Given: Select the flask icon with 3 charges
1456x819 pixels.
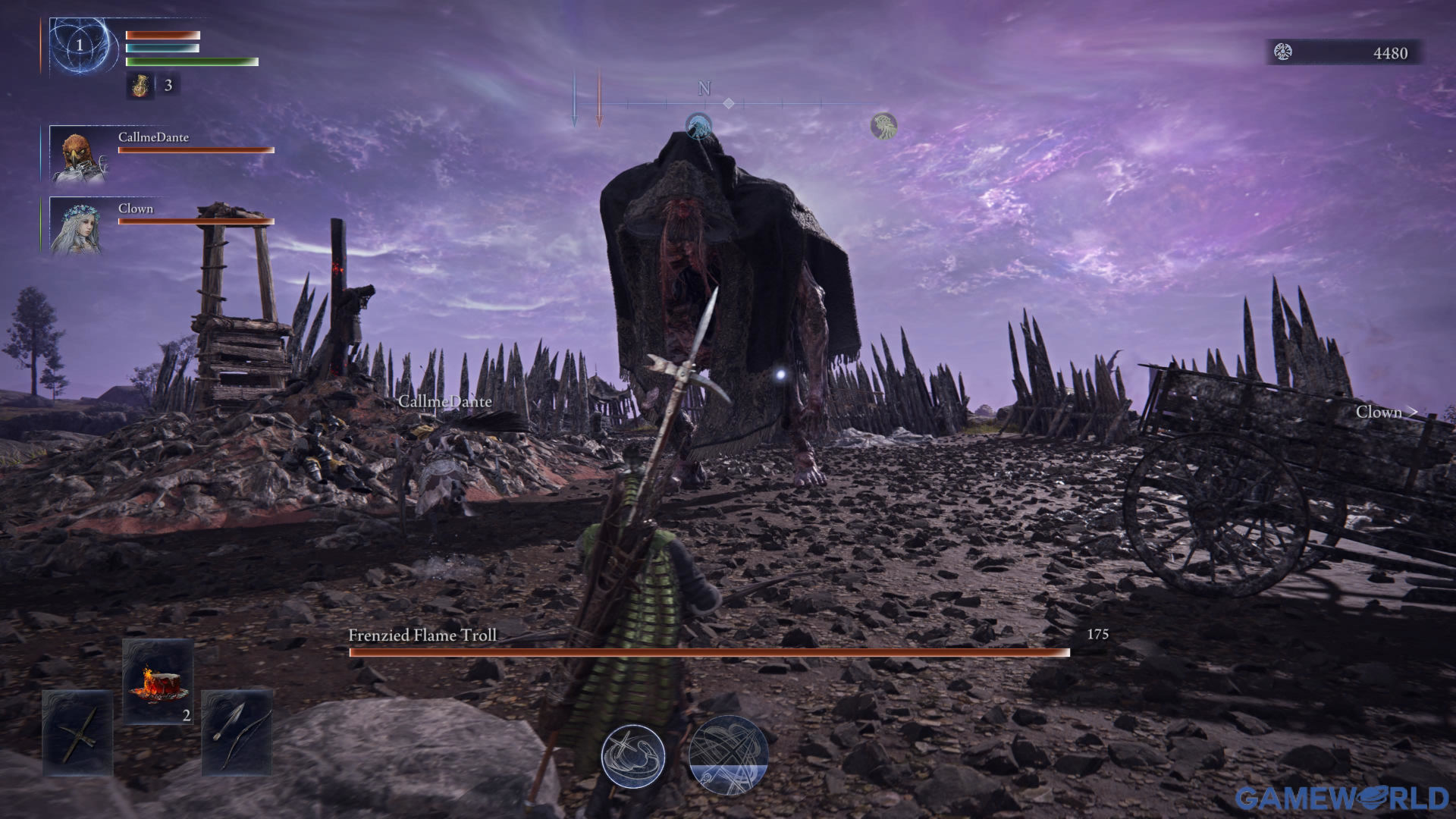Looking at the screenshot, I should point(140,86).
